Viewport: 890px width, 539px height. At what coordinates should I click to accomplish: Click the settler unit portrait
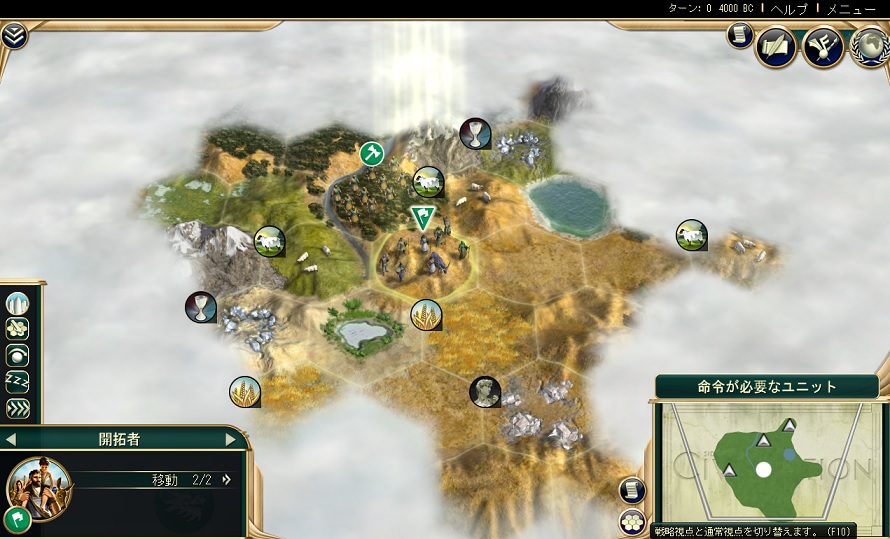pos(37,486)
